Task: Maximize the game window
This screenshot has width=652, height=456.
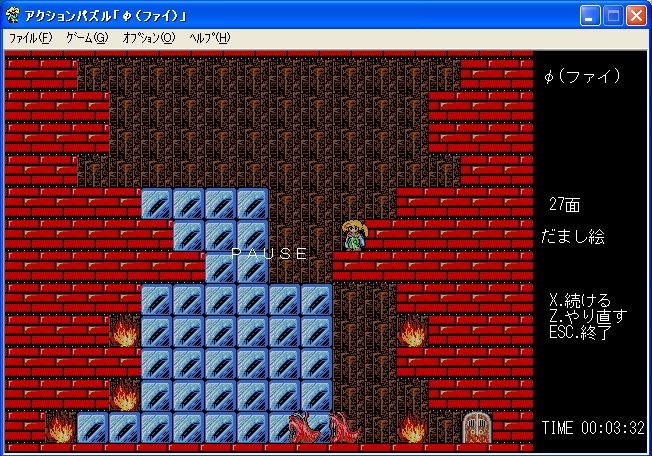Action: coord(614,15)
